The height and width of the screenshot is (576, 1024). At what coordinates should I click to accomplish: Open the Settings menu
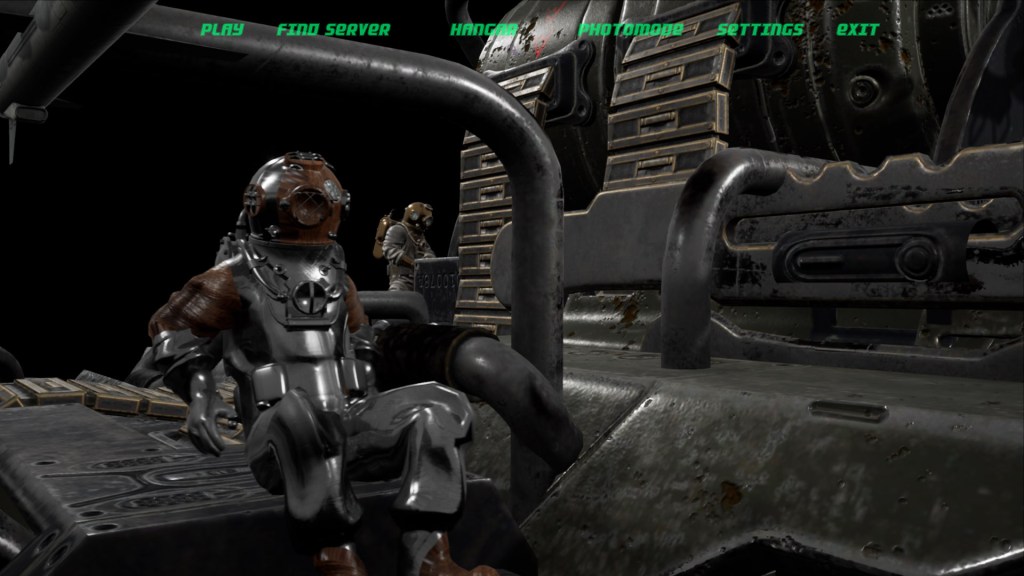760,29
